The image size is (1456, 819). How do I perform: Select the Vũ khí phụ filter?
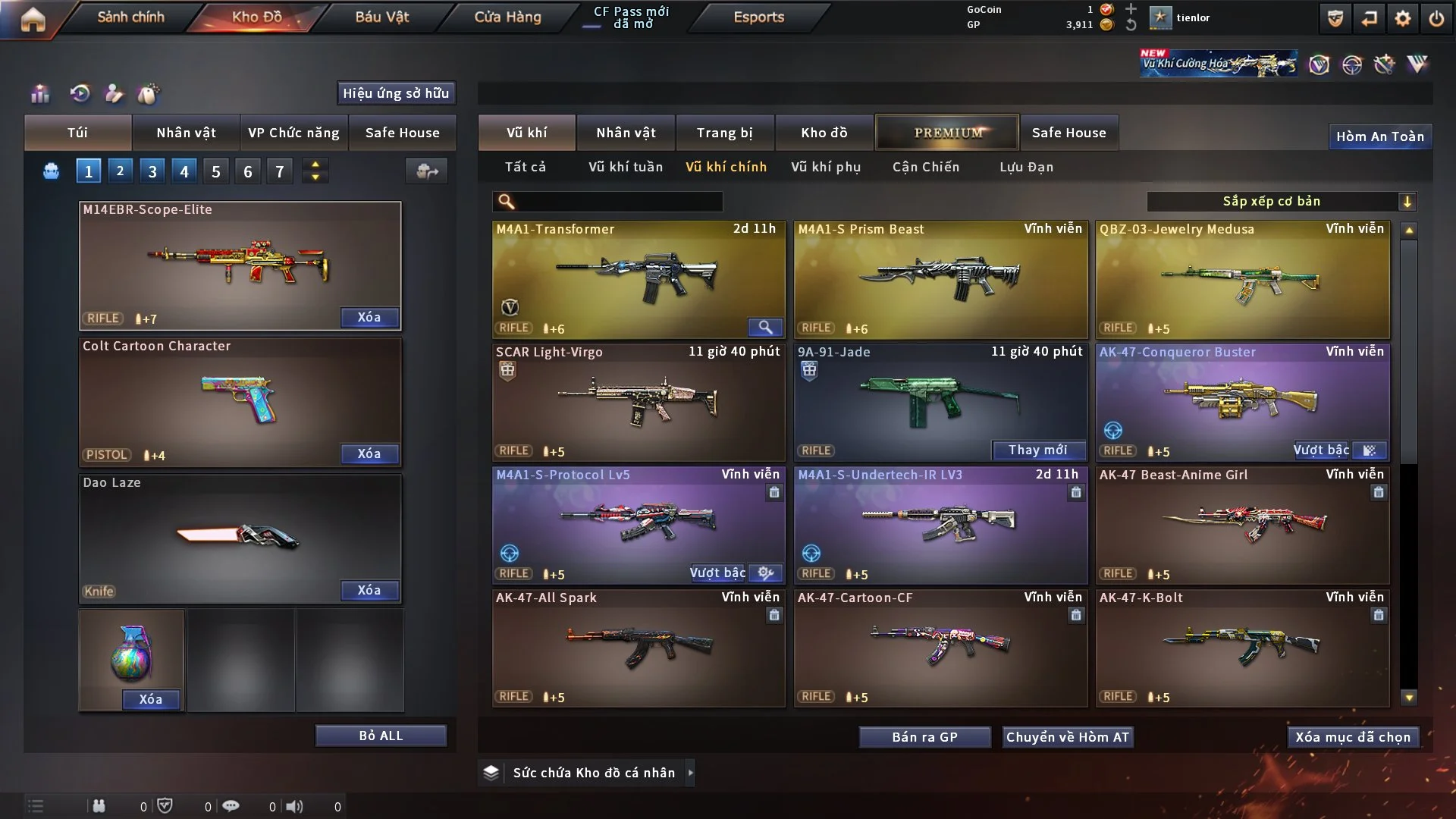(826, 167)
